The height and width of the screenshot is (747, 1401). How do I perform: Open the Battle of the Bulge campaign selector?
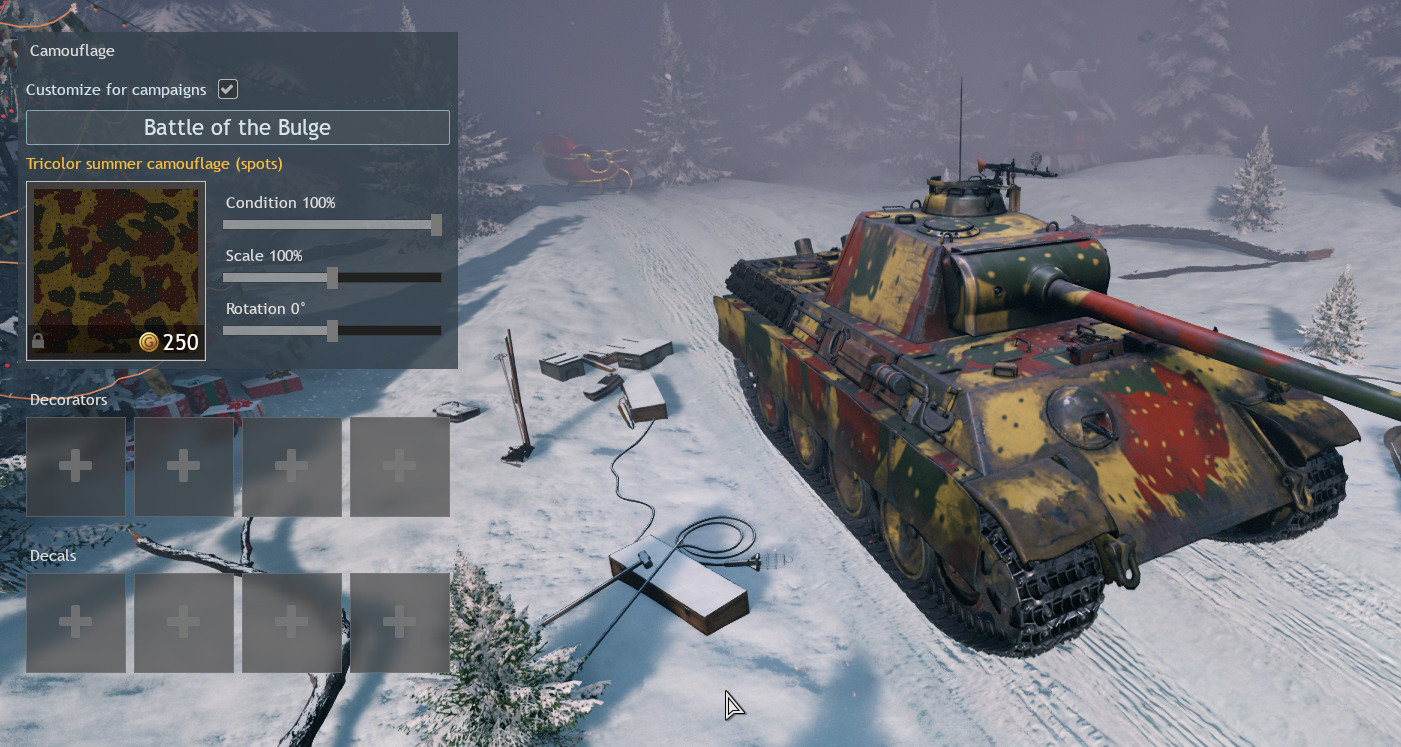(237, 128)
